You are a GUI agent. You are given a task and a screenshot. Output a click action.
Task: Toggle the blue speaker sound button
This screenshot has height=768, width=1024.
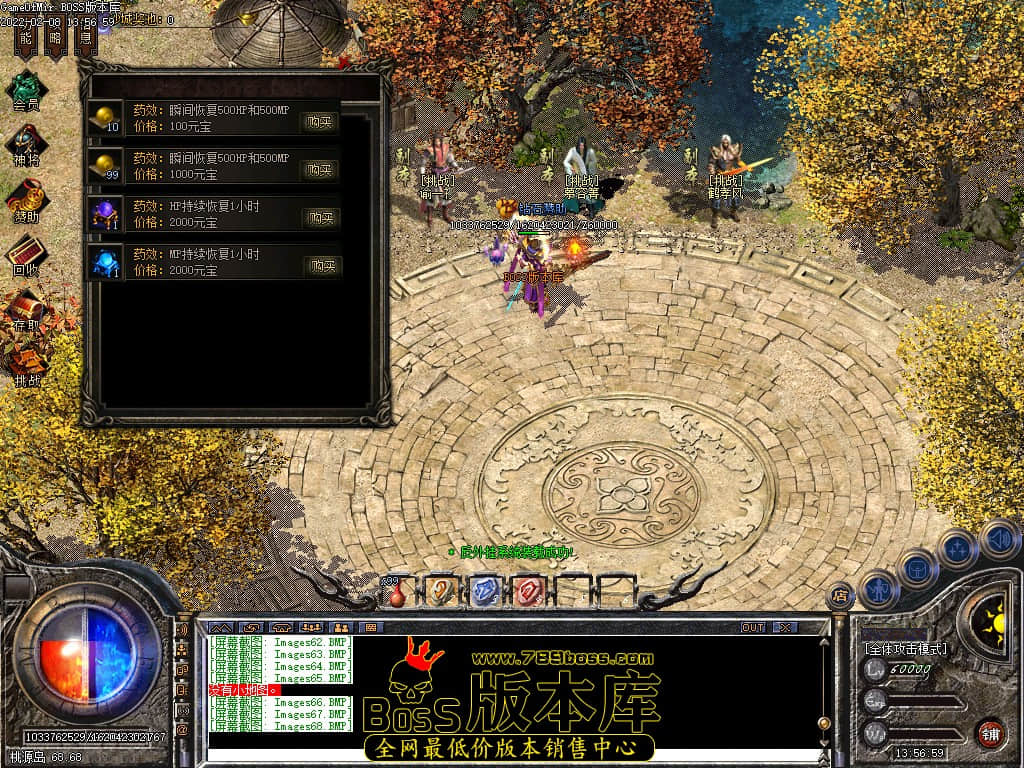tap(999, 539)
